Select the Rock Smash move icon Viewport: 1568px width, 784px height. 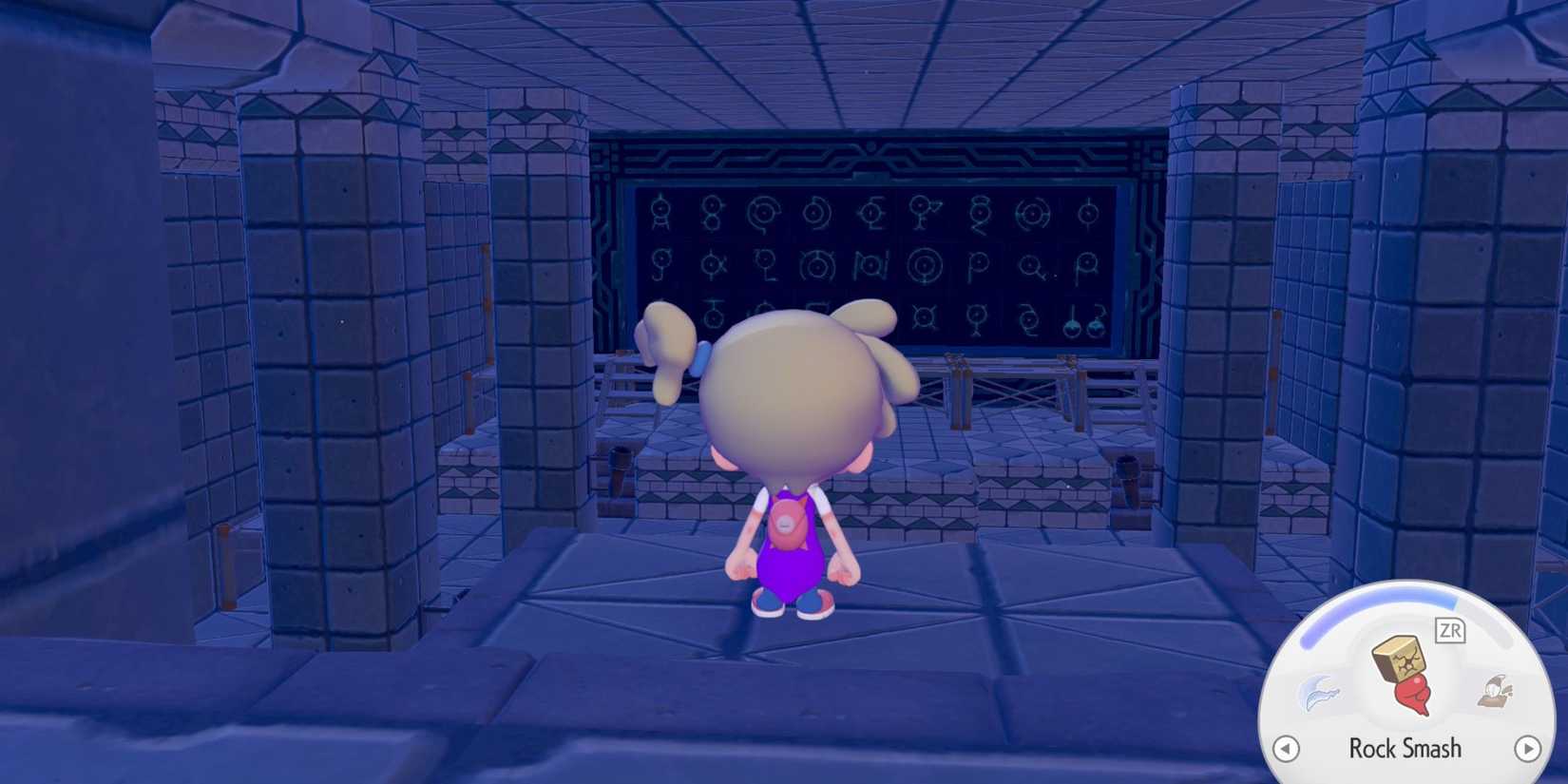[1404, 672]
